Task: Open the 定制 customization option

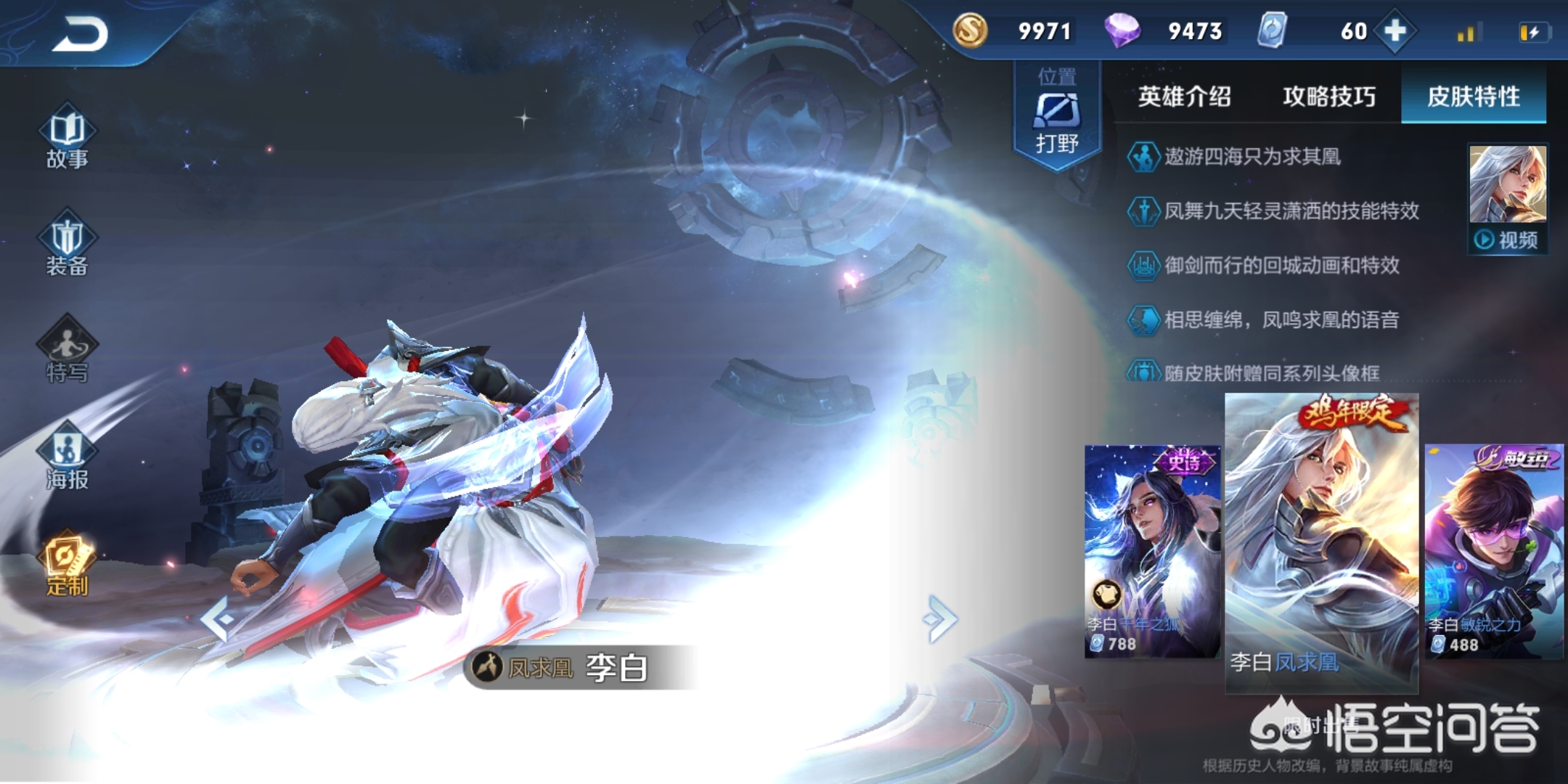Action: pos(67,566)
